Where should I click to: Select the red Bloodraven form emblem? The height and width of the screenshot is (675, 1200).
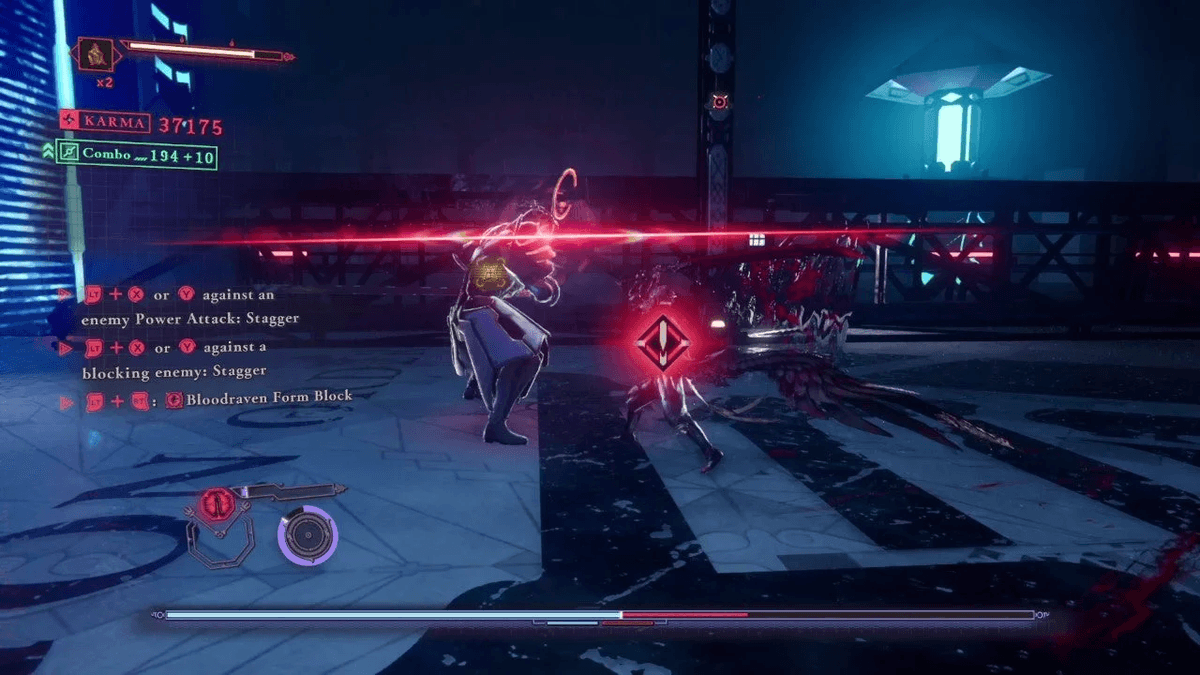point(212,503)
